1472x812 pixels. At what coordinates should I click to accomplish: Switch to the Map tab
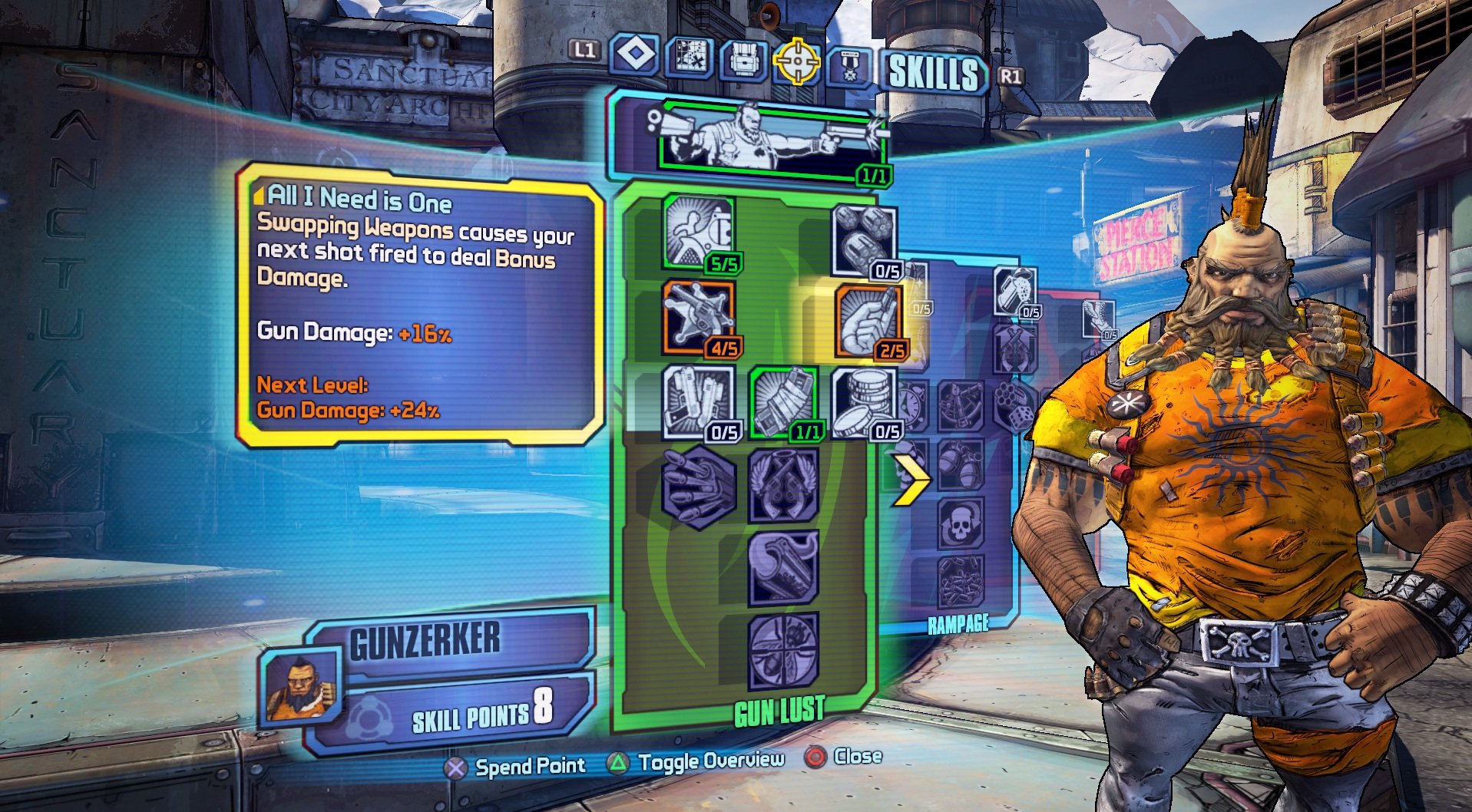point(689,57)
